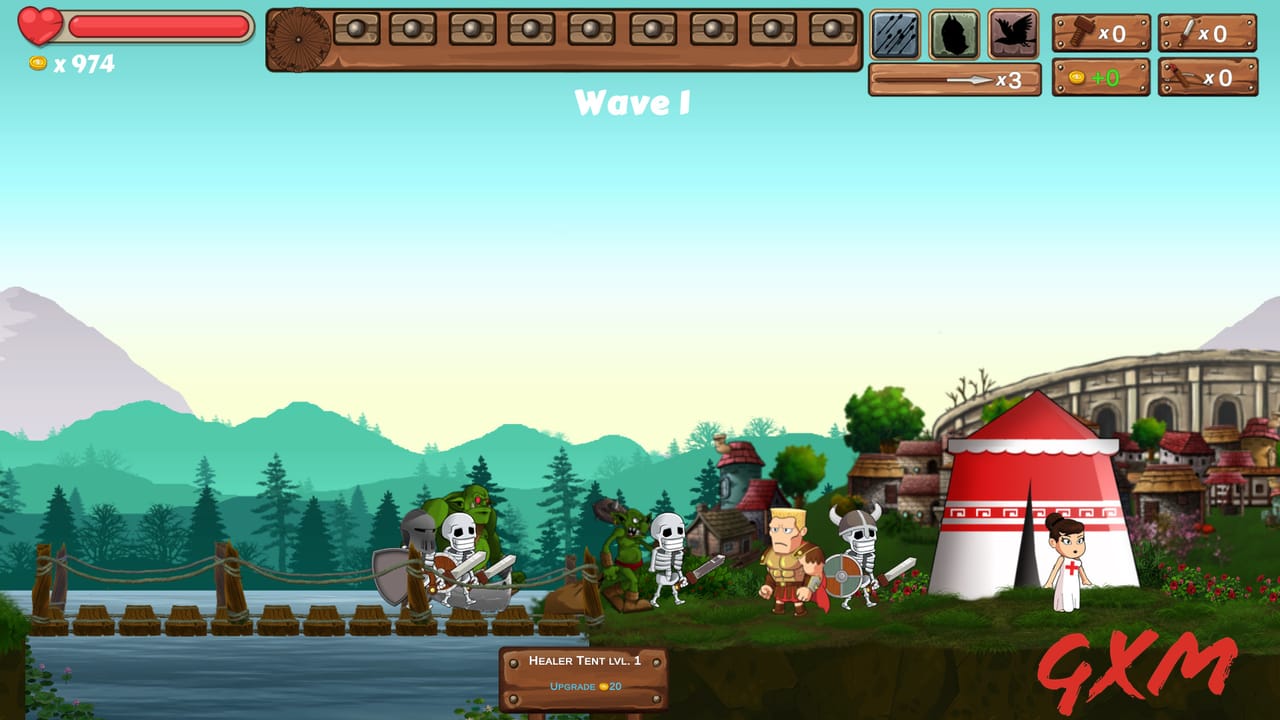
Task: Click the coin +0 bonus indicator
Action: coord(1103,75)
